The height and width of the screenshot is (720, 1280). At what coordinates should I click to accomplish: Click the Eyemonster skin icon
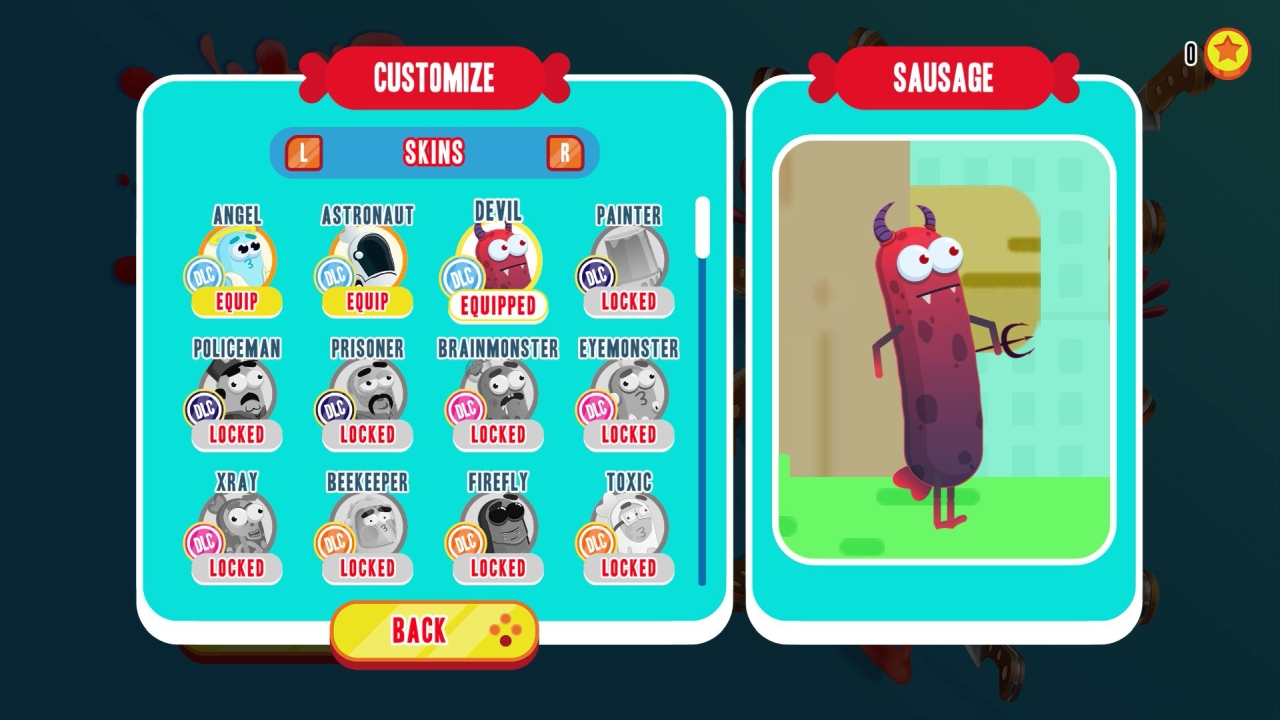point(627,390)
